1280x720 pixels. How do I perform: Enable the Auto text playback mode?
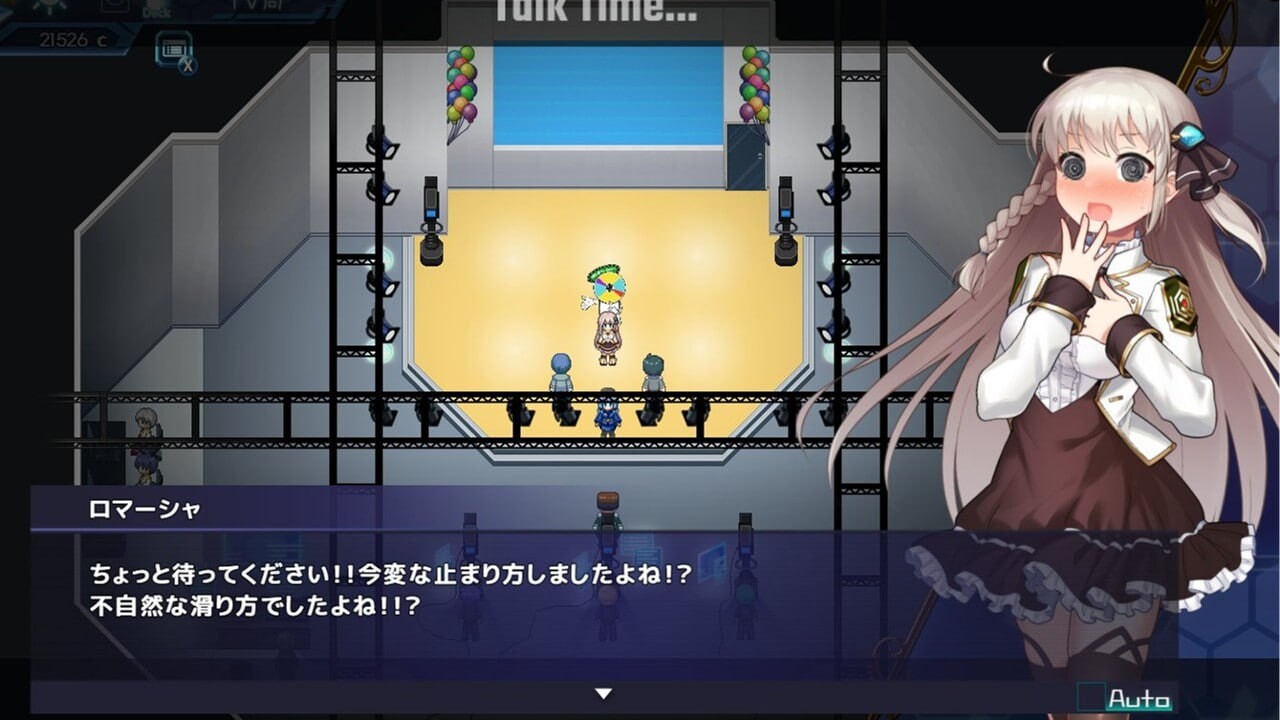(1138, 697)
